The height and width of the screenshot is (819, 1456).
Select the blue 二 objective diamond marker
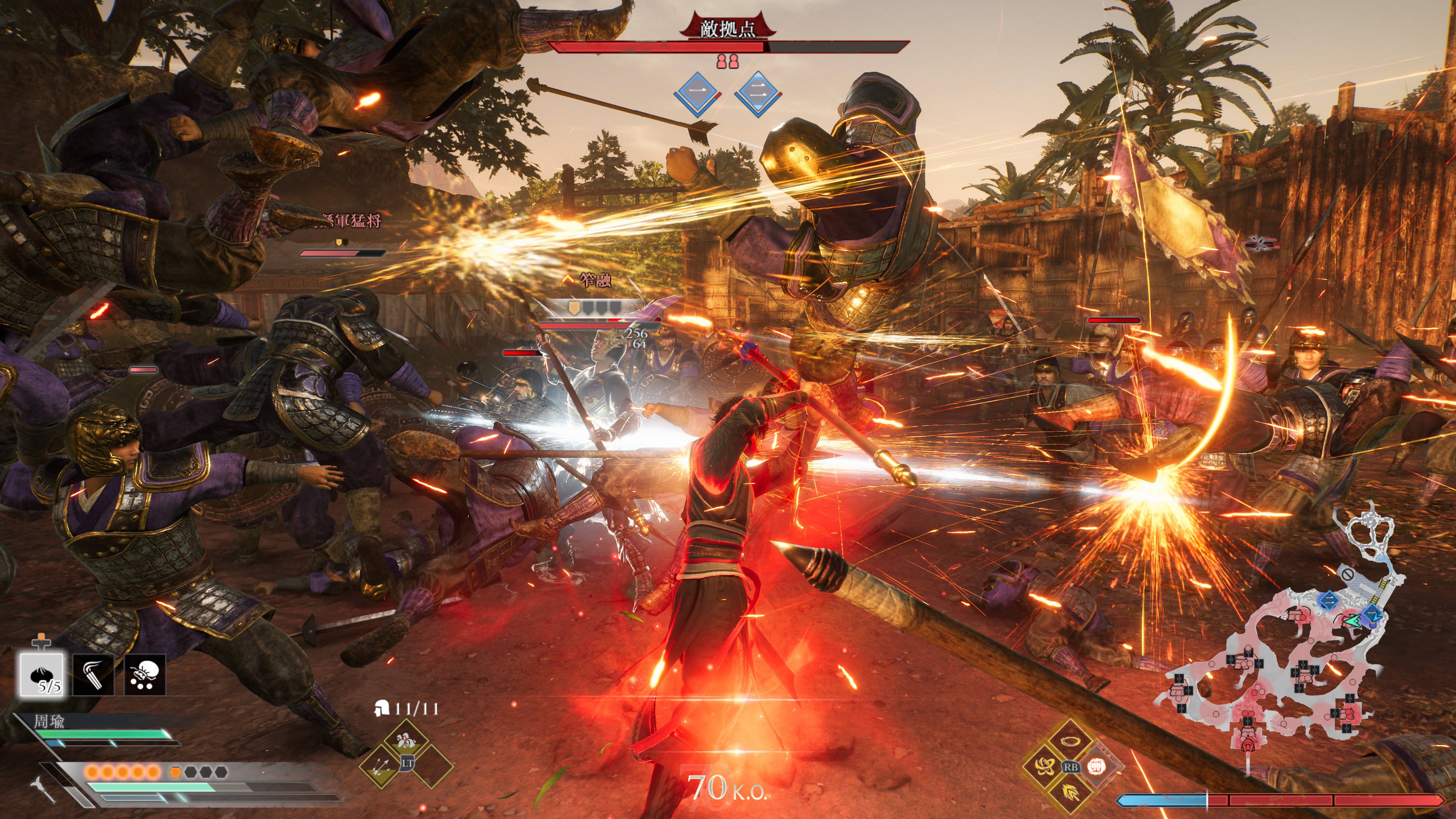click(758, 93)
